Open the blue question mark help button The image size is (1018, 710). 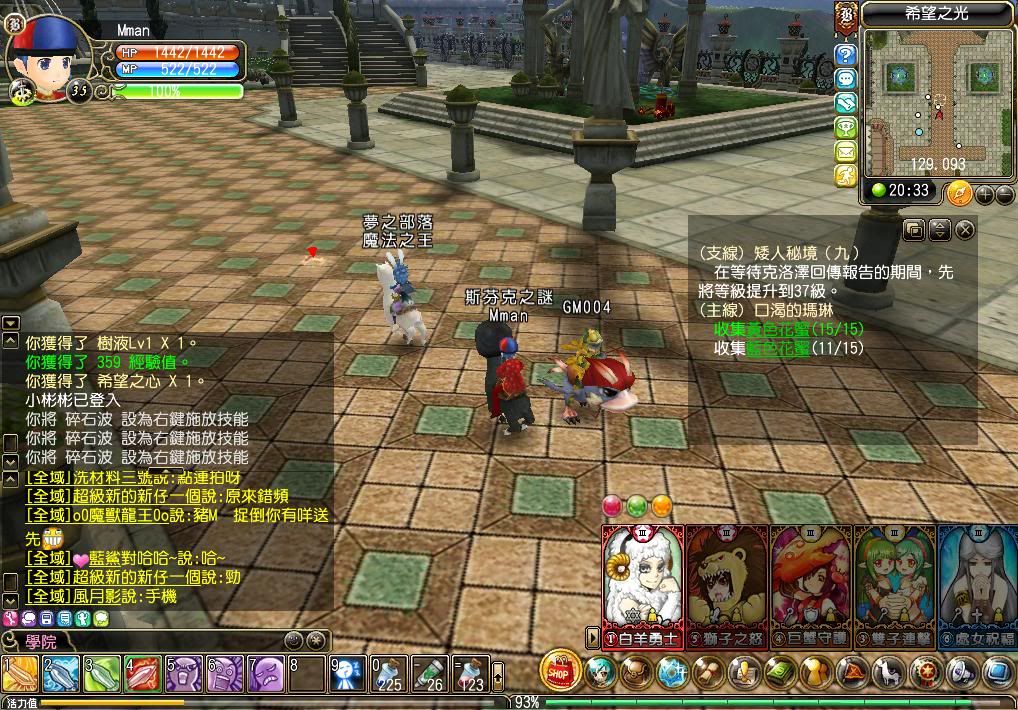click(x=846, y=55)
